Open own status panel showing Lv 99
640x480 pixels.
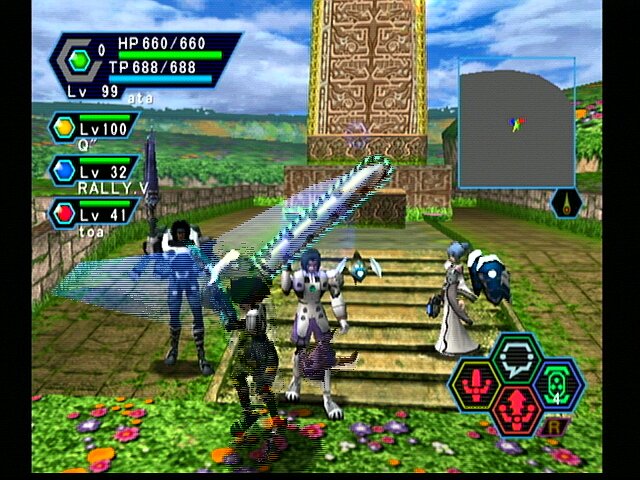pyautogui.click(x=145, y=63)
